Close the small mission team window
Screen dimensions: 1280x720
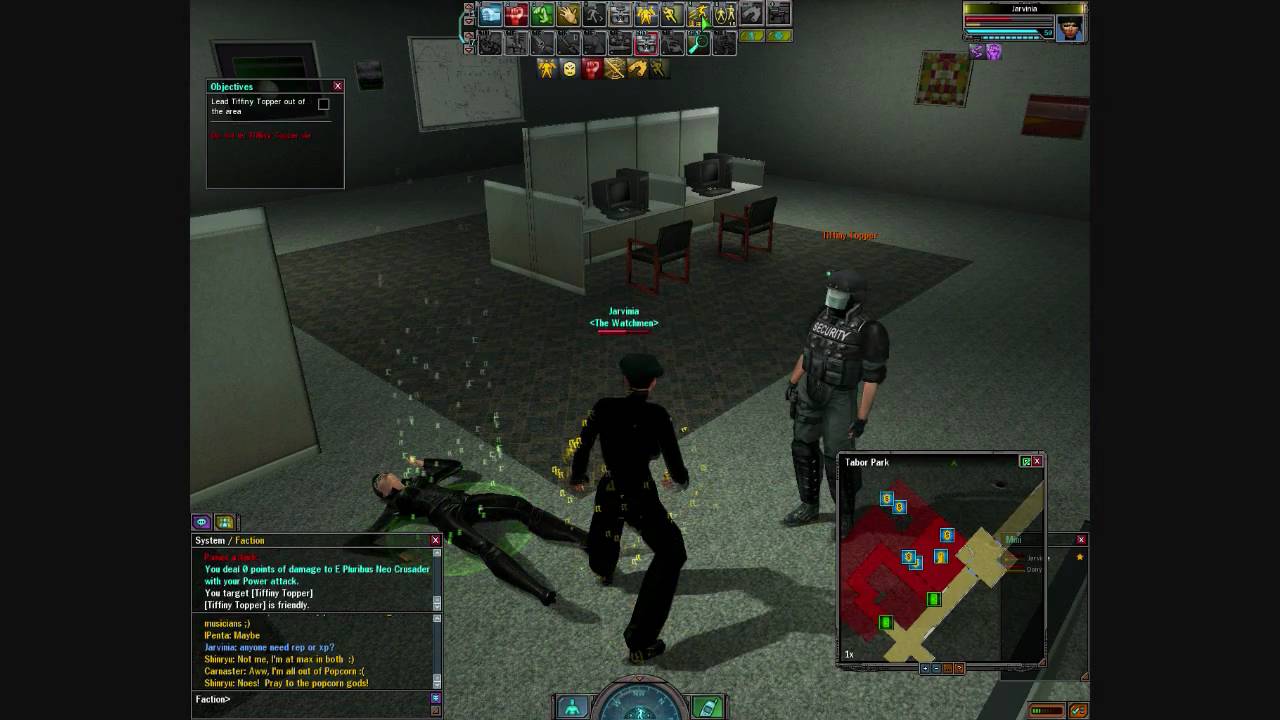click(1081, 540)
